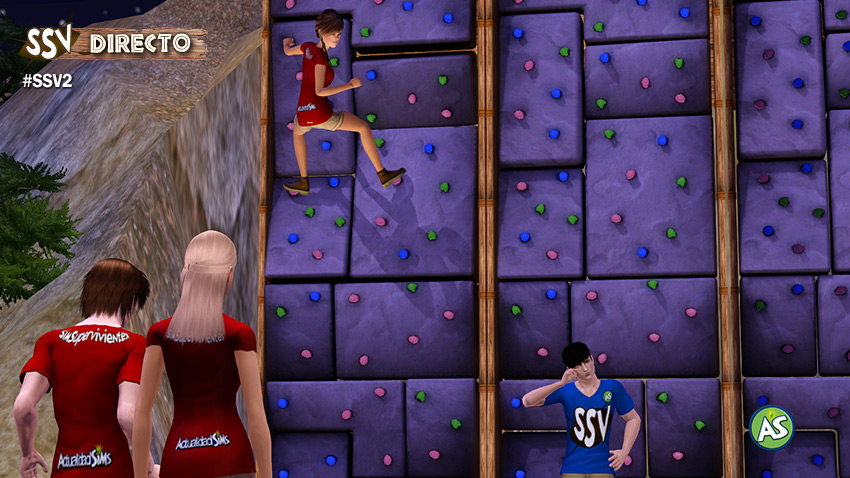Click the green AS logo badge
850x478 pixels.
(771, 427)
